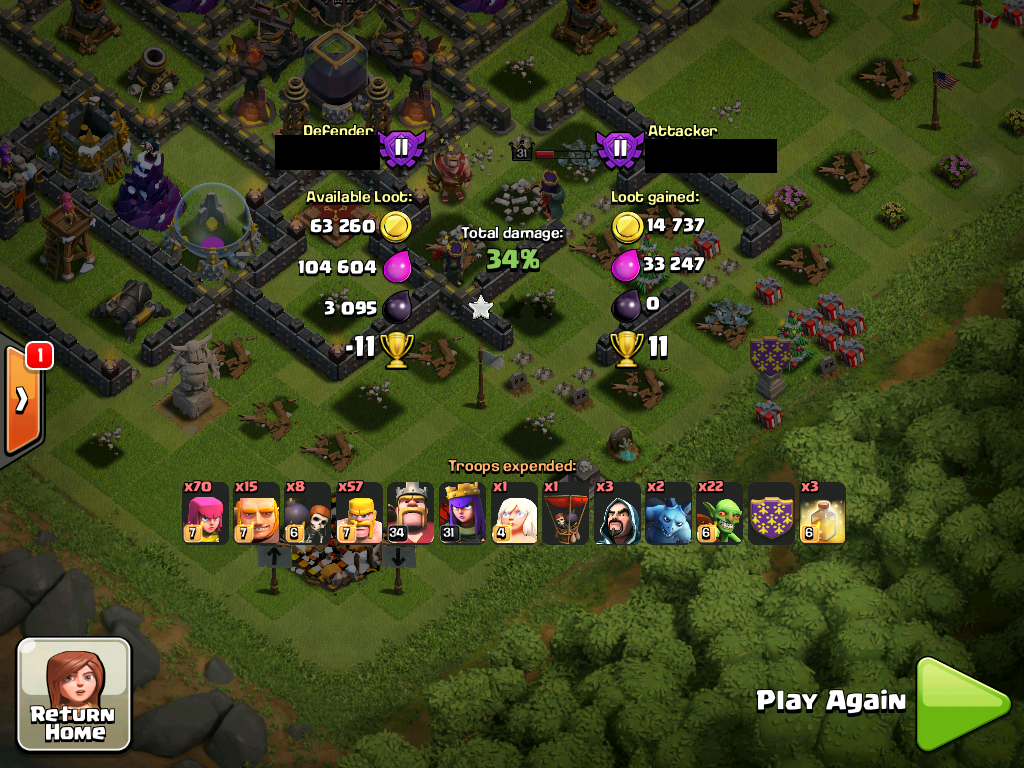
Task: Select the Healer troop icon
Action: pyautogui.click(x=514, y=514)
